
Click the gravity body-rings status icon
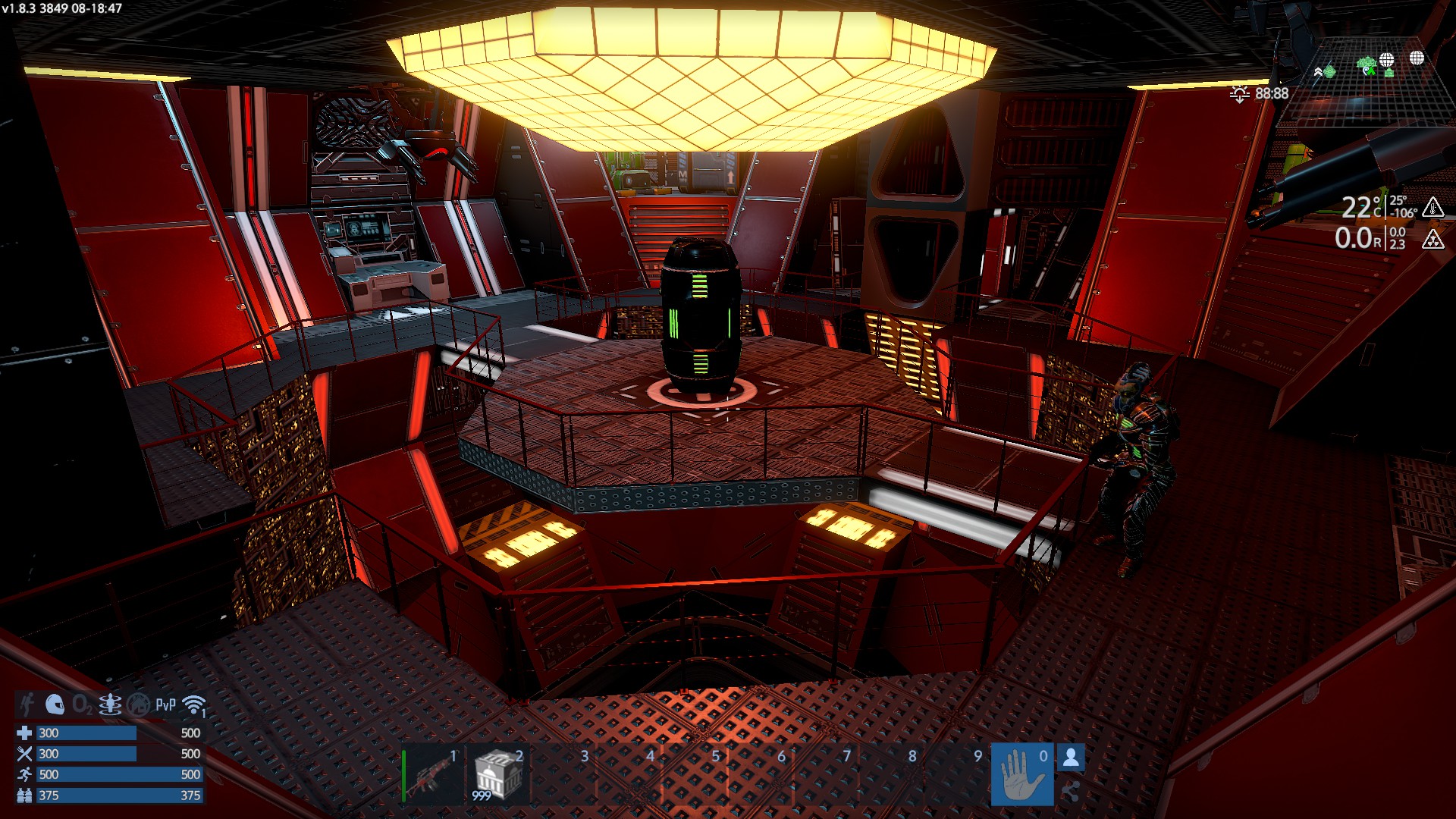click(110, 705)
